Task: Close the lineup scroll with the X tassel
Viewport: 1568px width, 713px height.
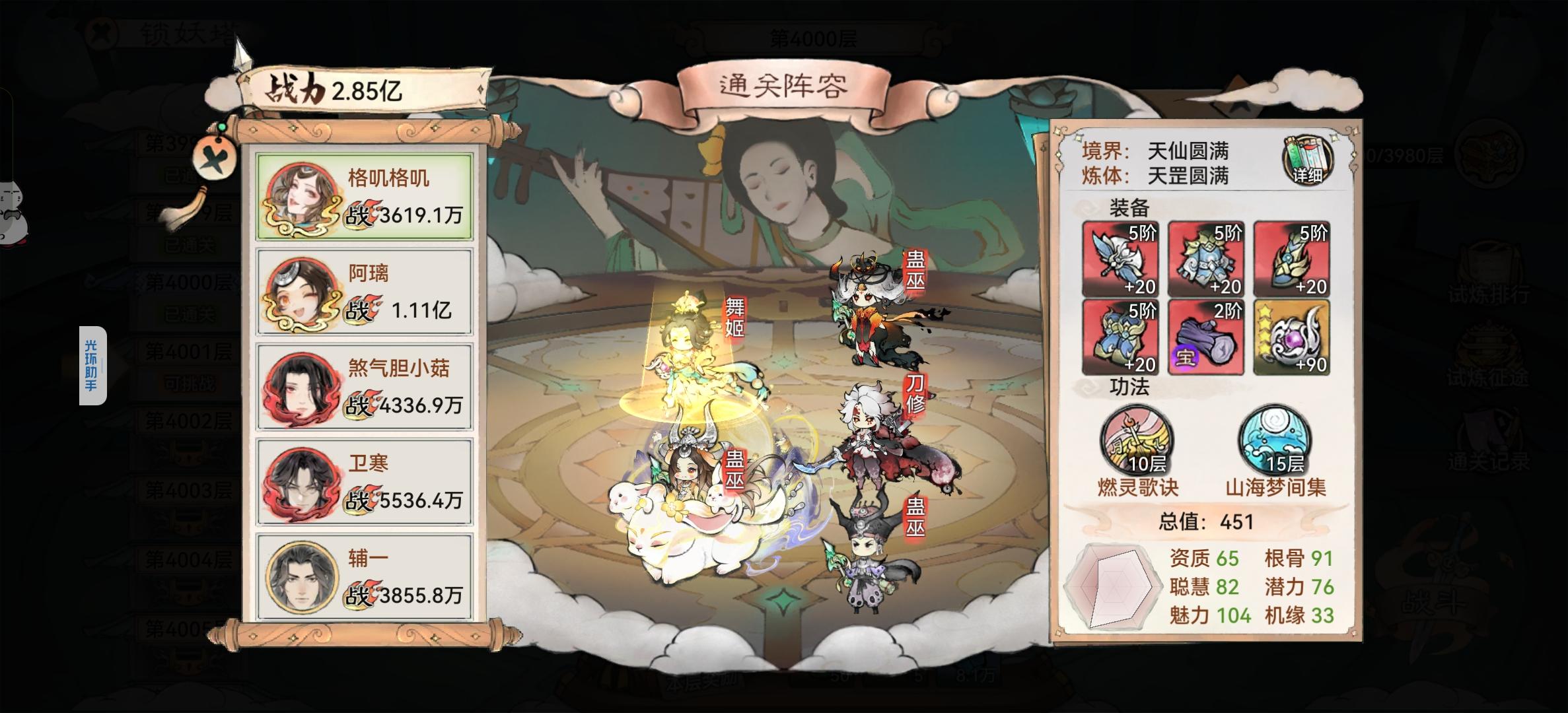Action: click(x=216, y=159)
